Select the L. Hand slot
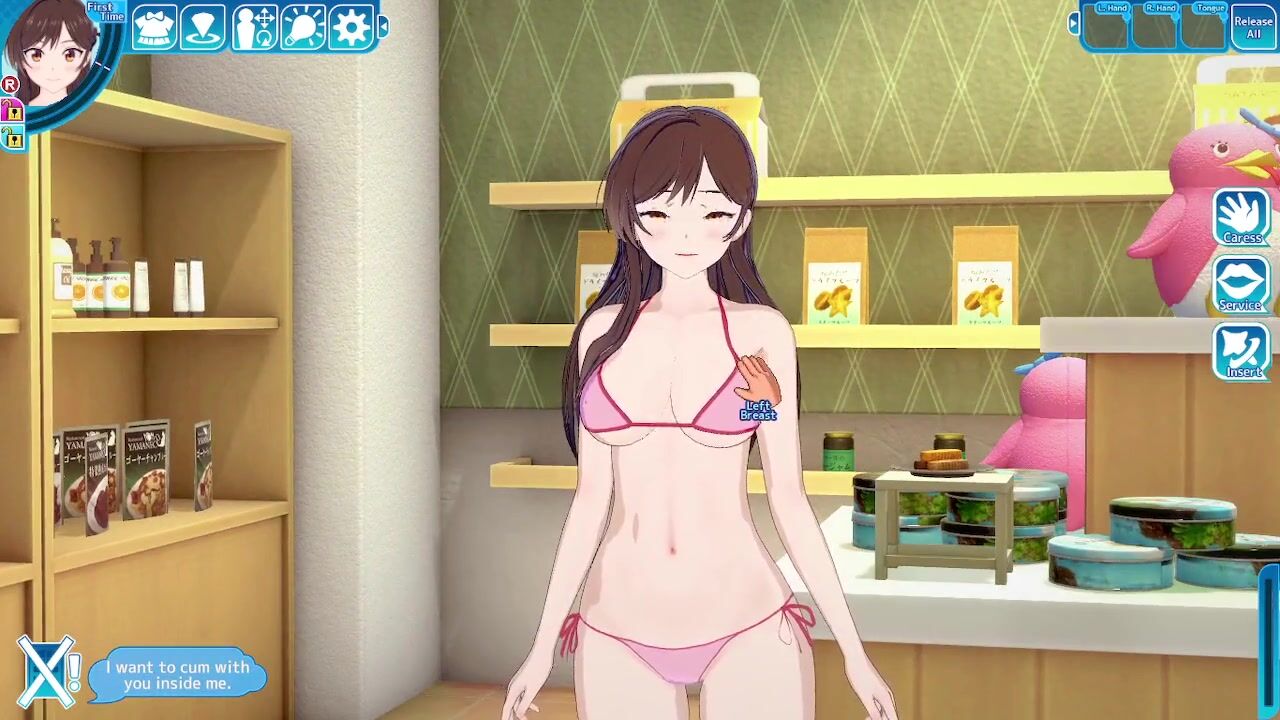The width and height of the screenshot is (1280, 720). [x=1106, y=27]
